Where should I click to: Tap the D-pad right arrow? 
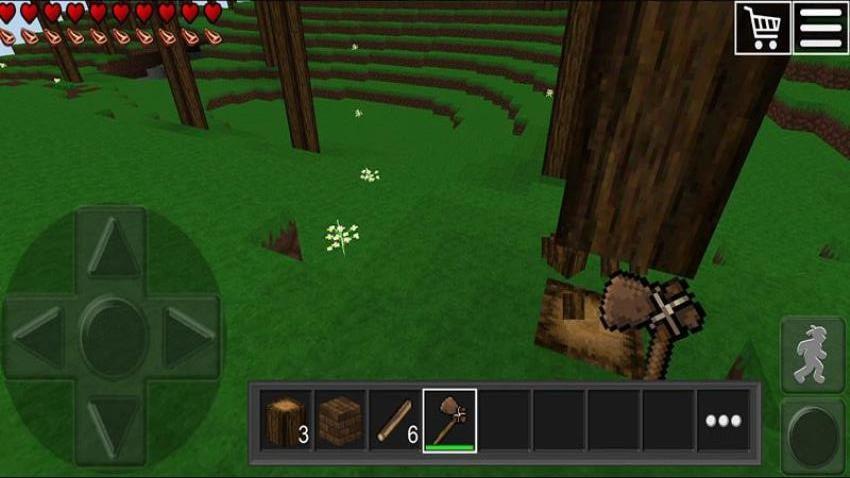(189, 336)
